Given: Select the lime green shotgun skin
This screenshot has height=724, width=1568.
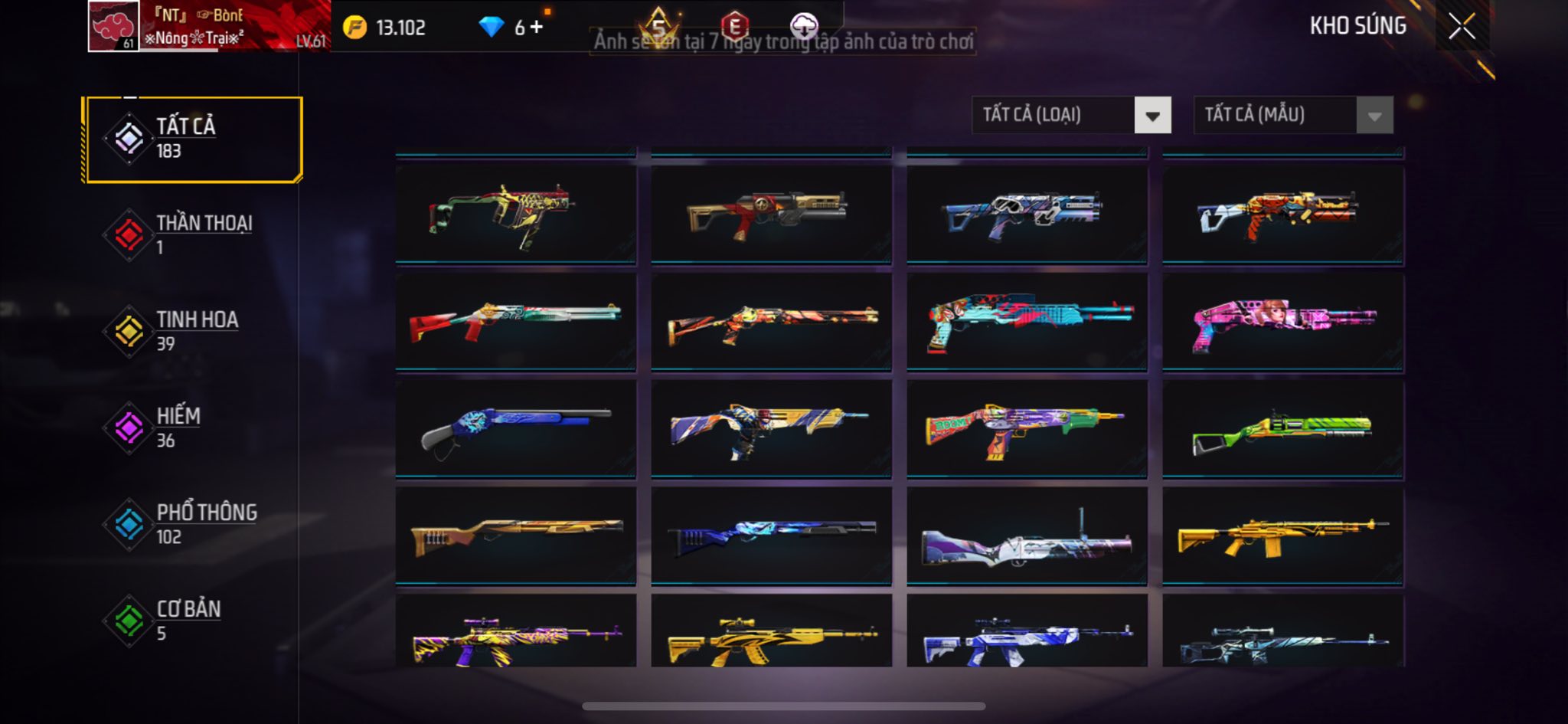Looking at the screenshot, I should pos(1282,430).
